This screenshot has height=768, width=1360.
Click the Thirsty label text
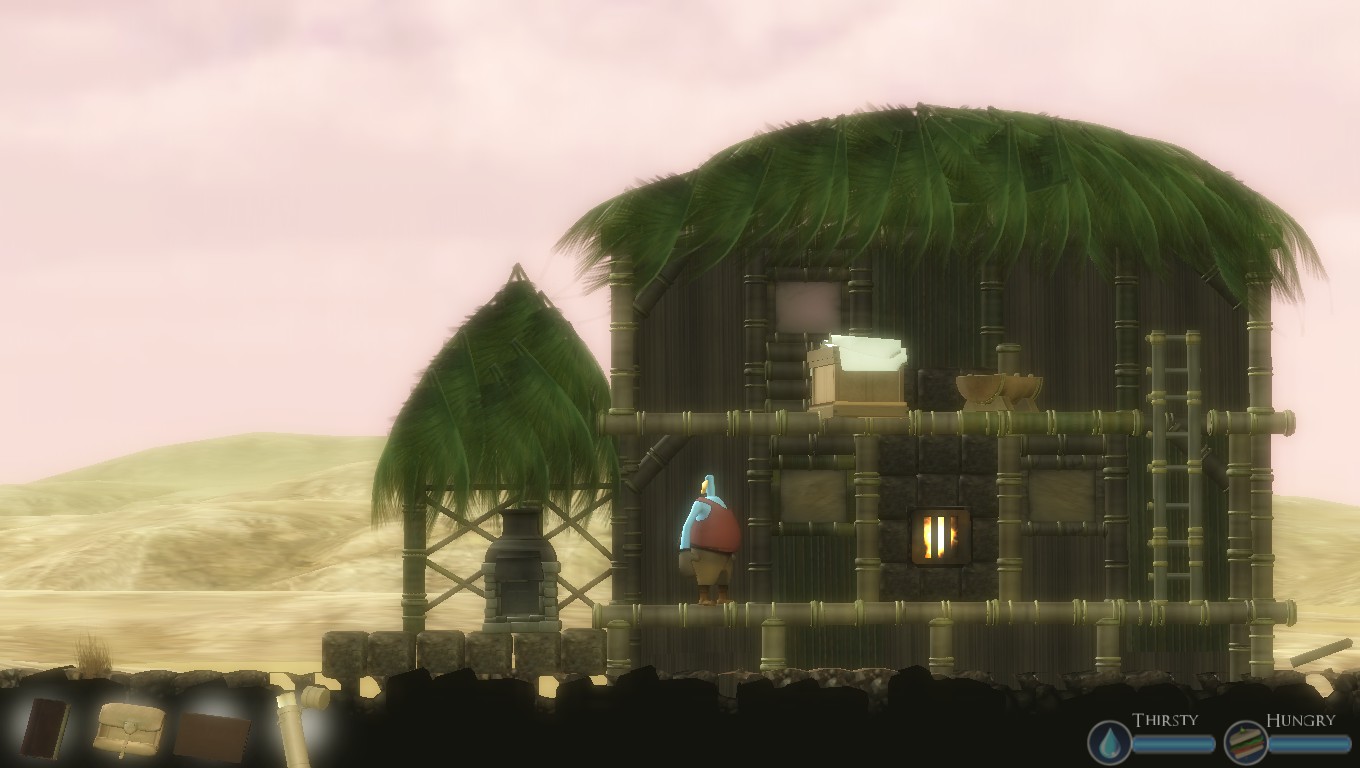(1165, 718)
